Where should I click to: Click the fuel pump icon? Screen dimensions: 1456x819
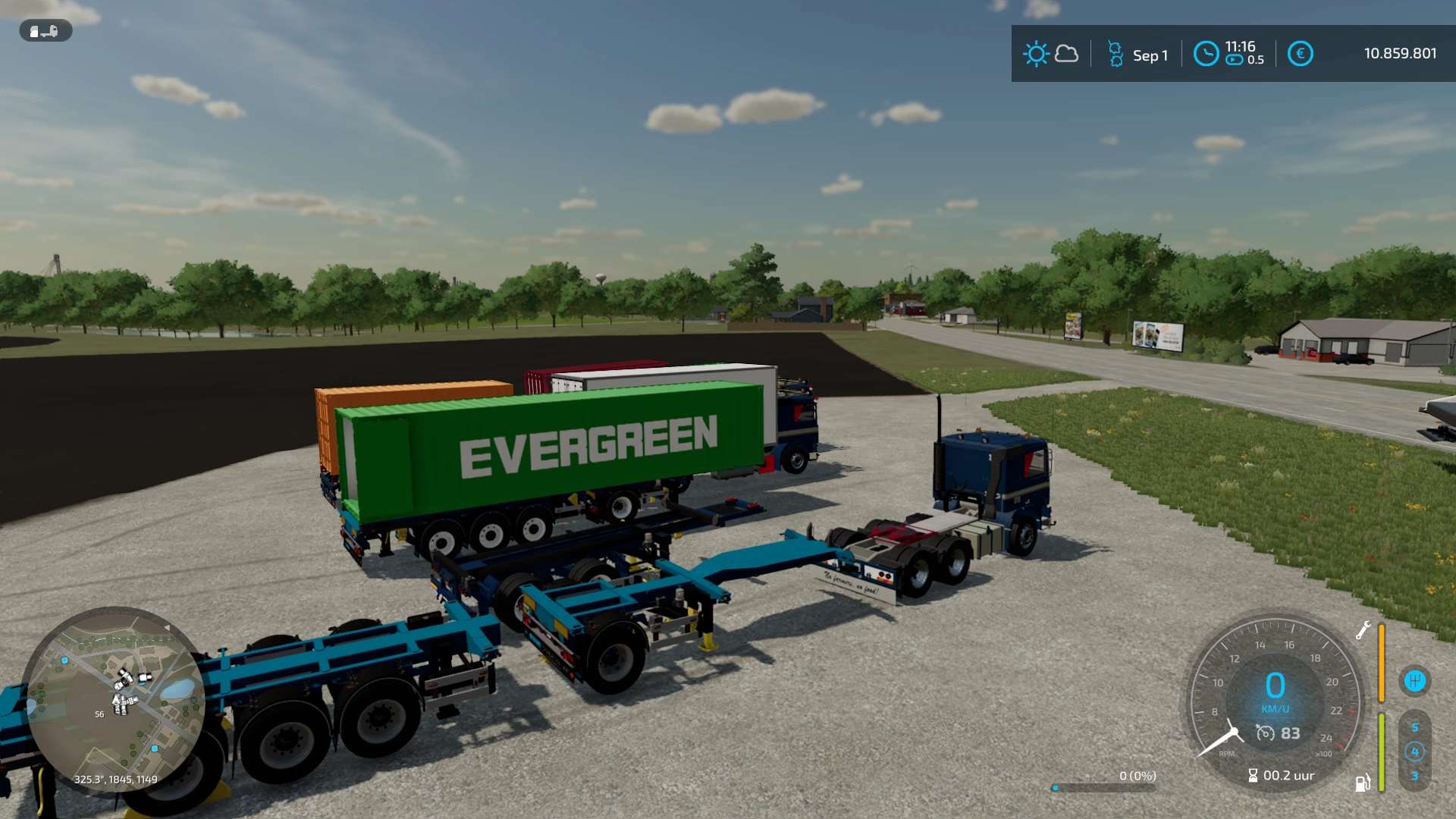pos(1363,783)
